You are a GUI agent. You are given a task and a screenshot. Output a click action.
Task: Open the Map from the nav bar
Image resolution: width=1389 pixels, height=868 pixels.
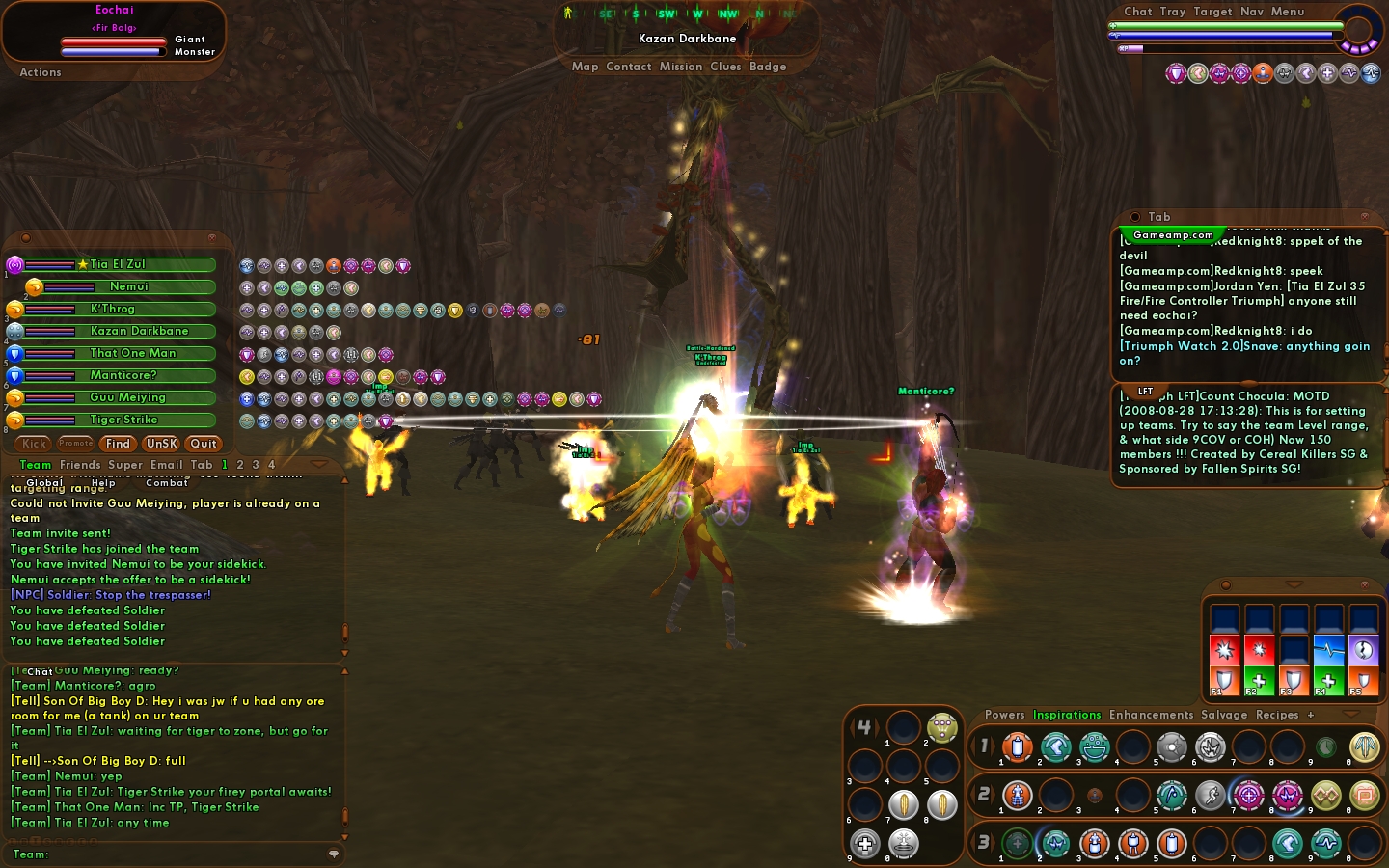pyautogui.click(x=585, y=67)
